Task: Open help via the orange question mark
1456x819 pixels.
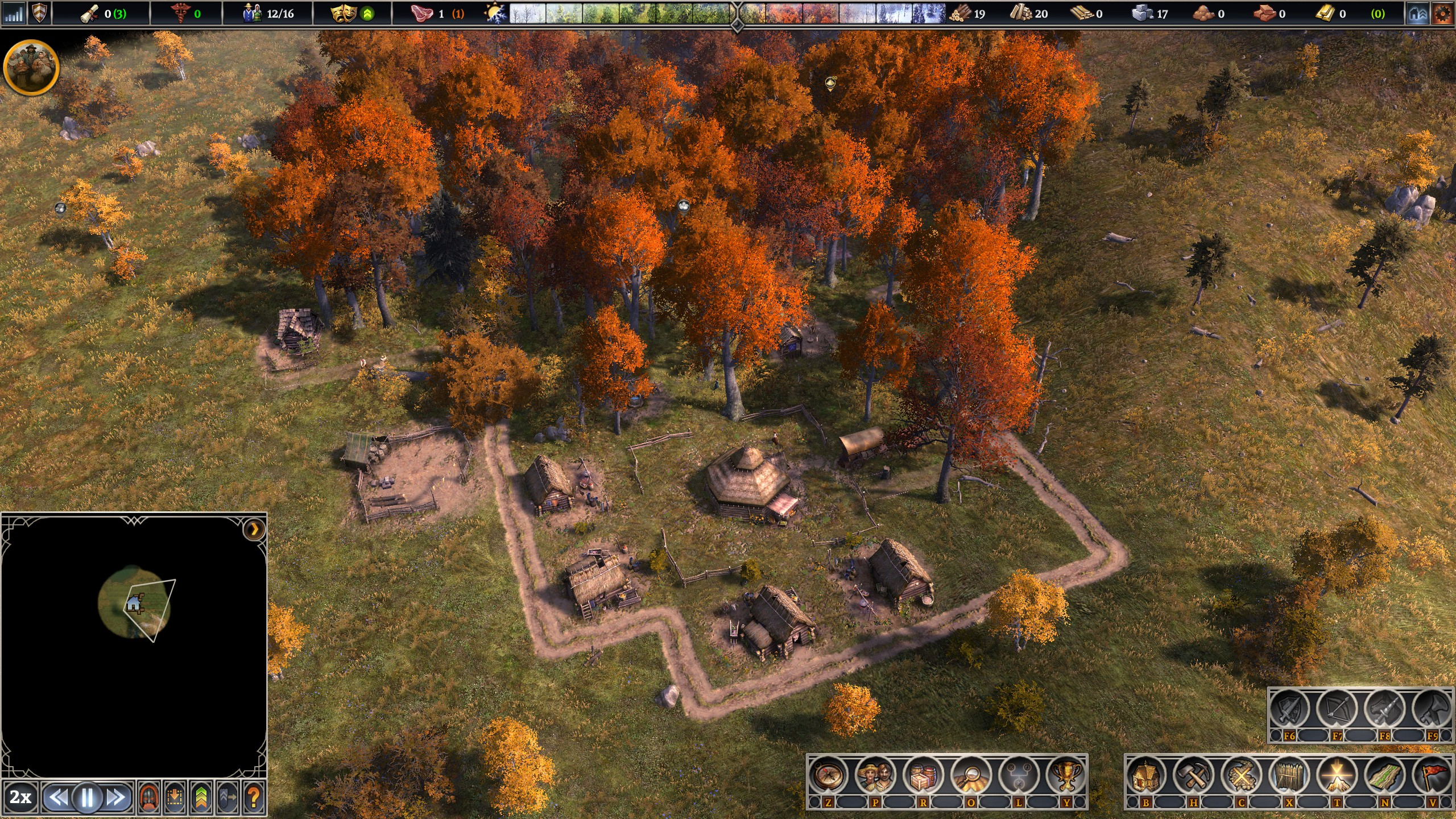Action: point(254,797)
